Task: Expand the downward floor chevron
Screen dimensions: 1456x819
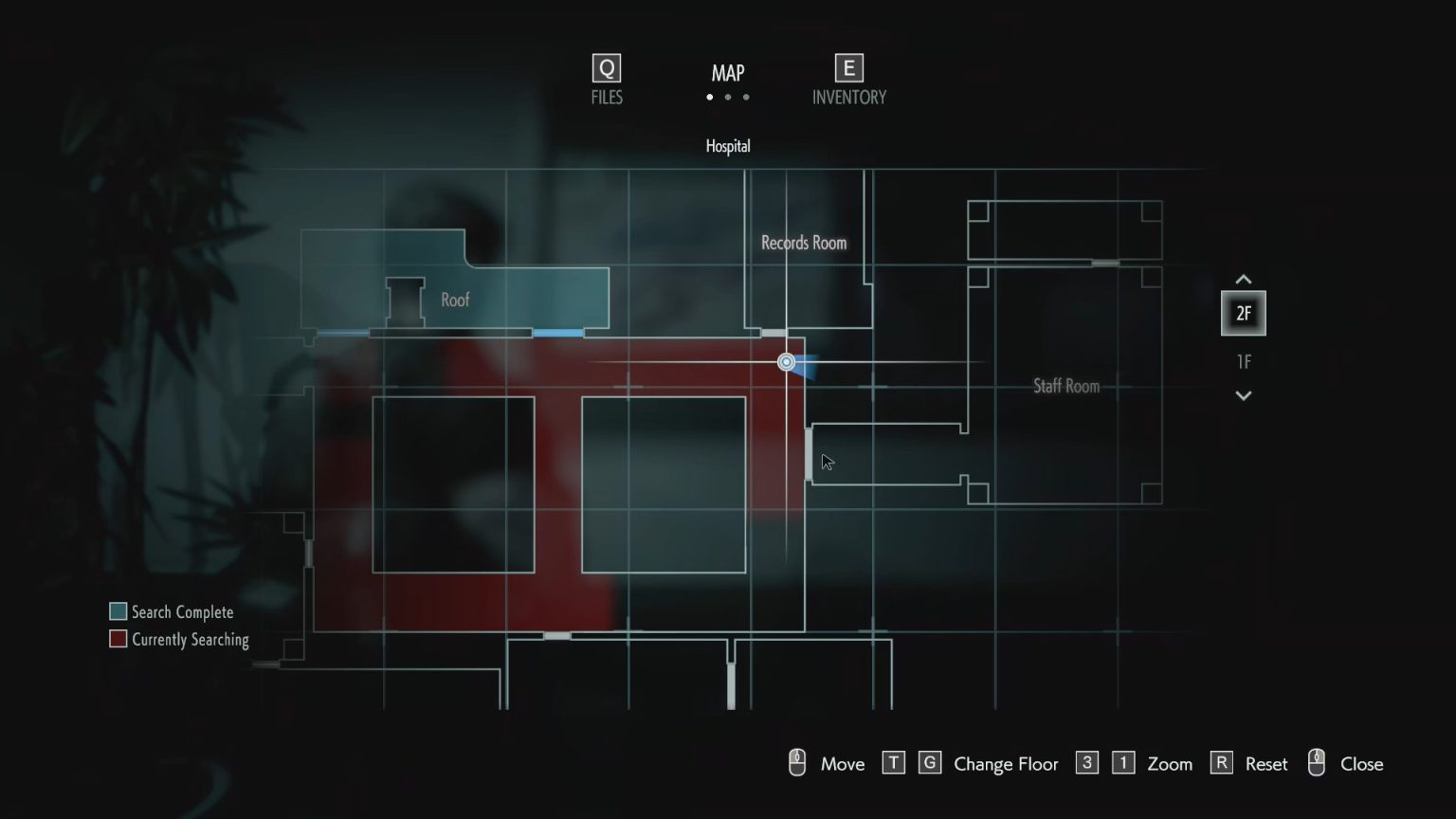Action: pyautogui.click(x=1243, y=395)
